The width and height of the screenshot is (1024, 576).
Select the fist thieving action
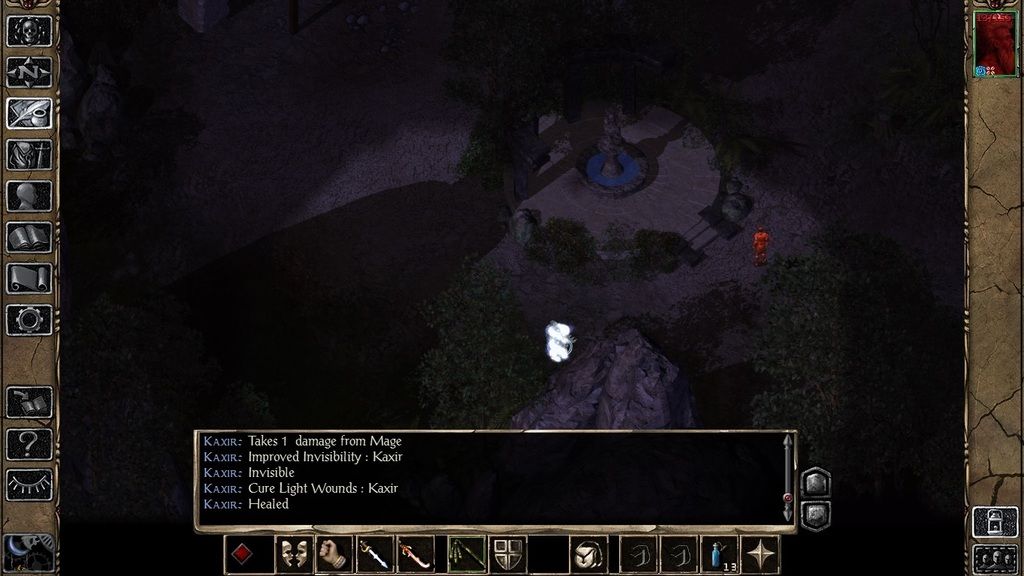[334, 554]
